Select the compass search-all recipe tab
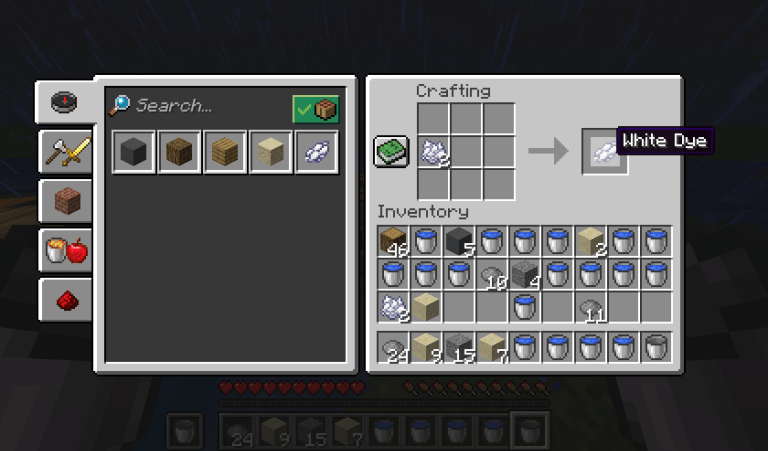This screenshot has height=451, width=768. tap(65, 102)
